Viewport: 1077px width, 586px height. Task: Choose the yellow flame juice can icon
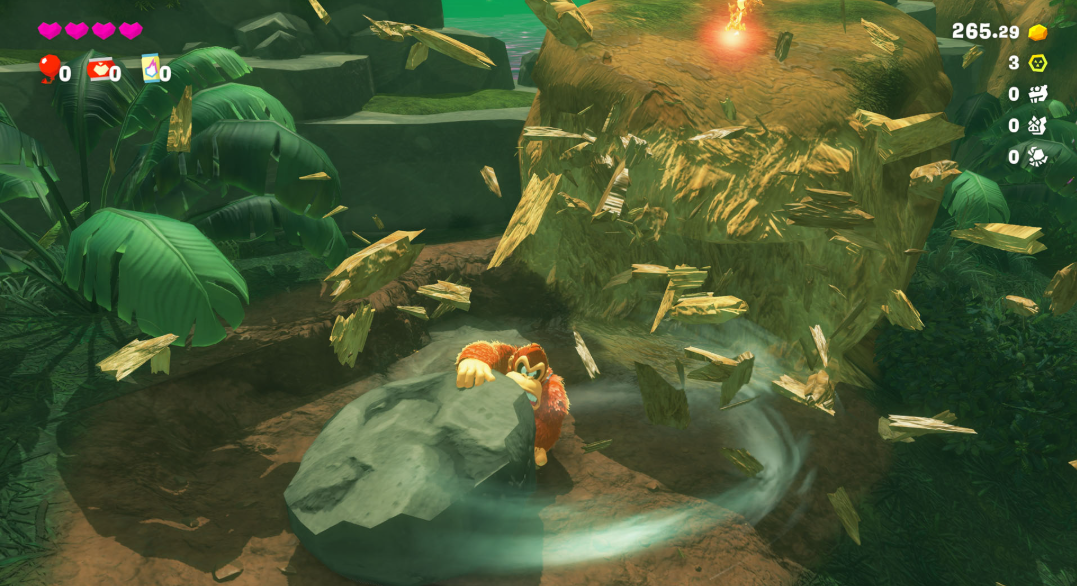150,67
